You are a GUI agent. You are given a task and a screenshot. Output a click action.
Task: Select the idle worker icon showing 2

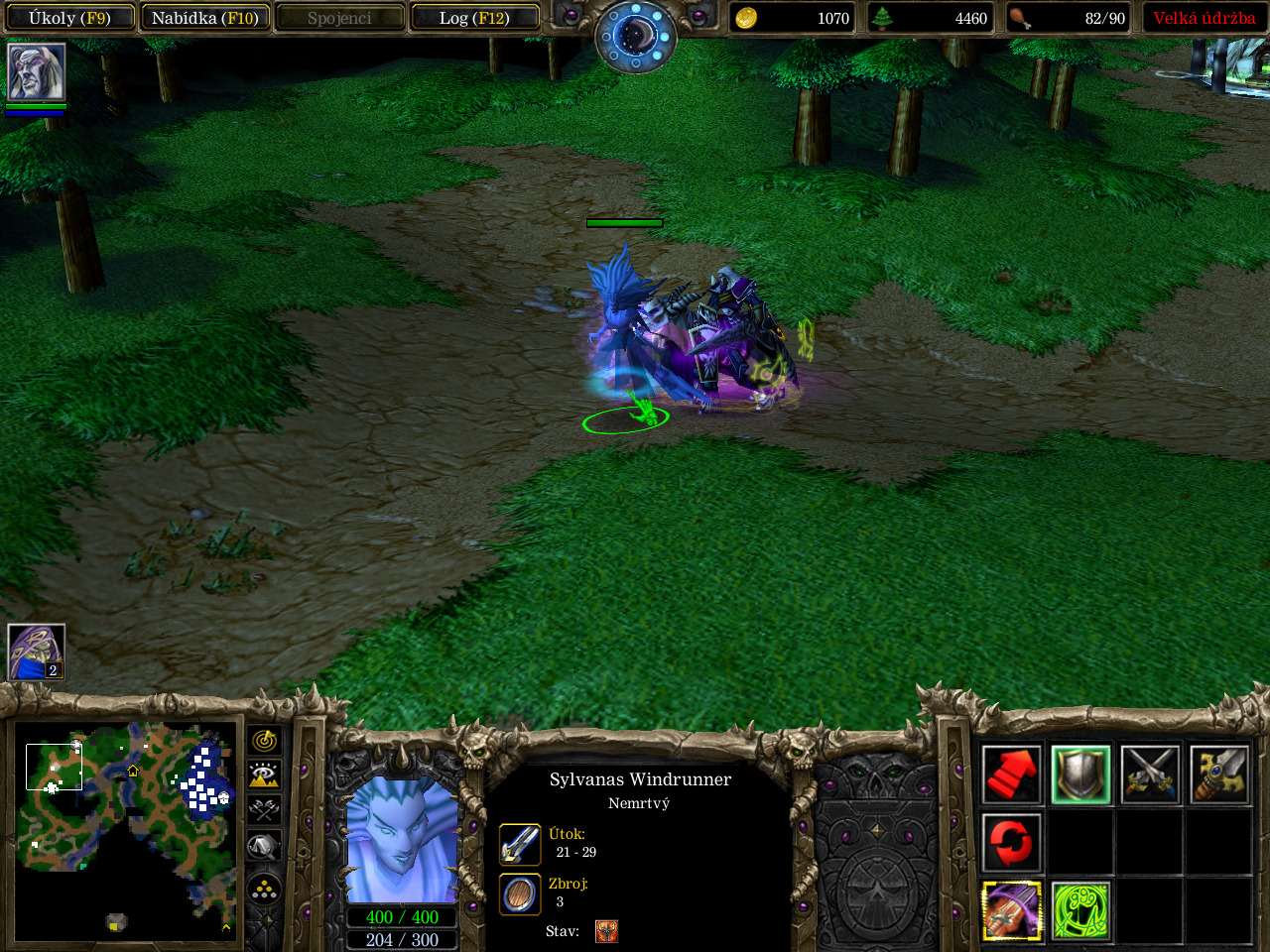point(37,652)
